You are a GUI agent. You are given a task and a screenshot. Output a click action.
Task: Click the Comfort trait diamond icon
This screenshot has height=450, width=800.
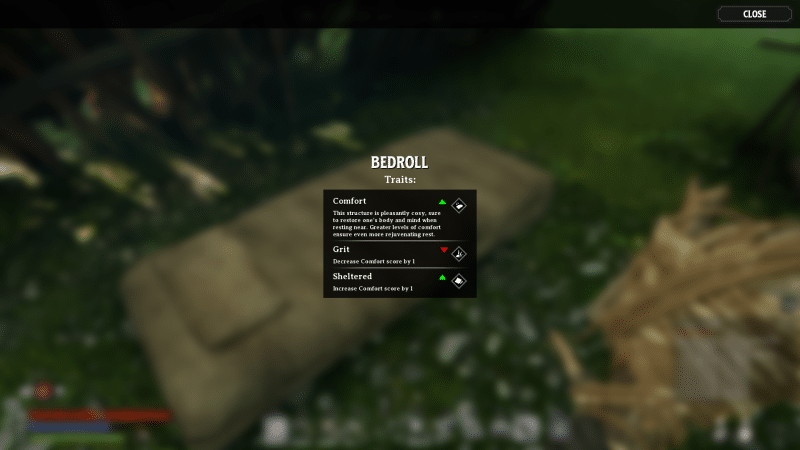tap(459, 205)
